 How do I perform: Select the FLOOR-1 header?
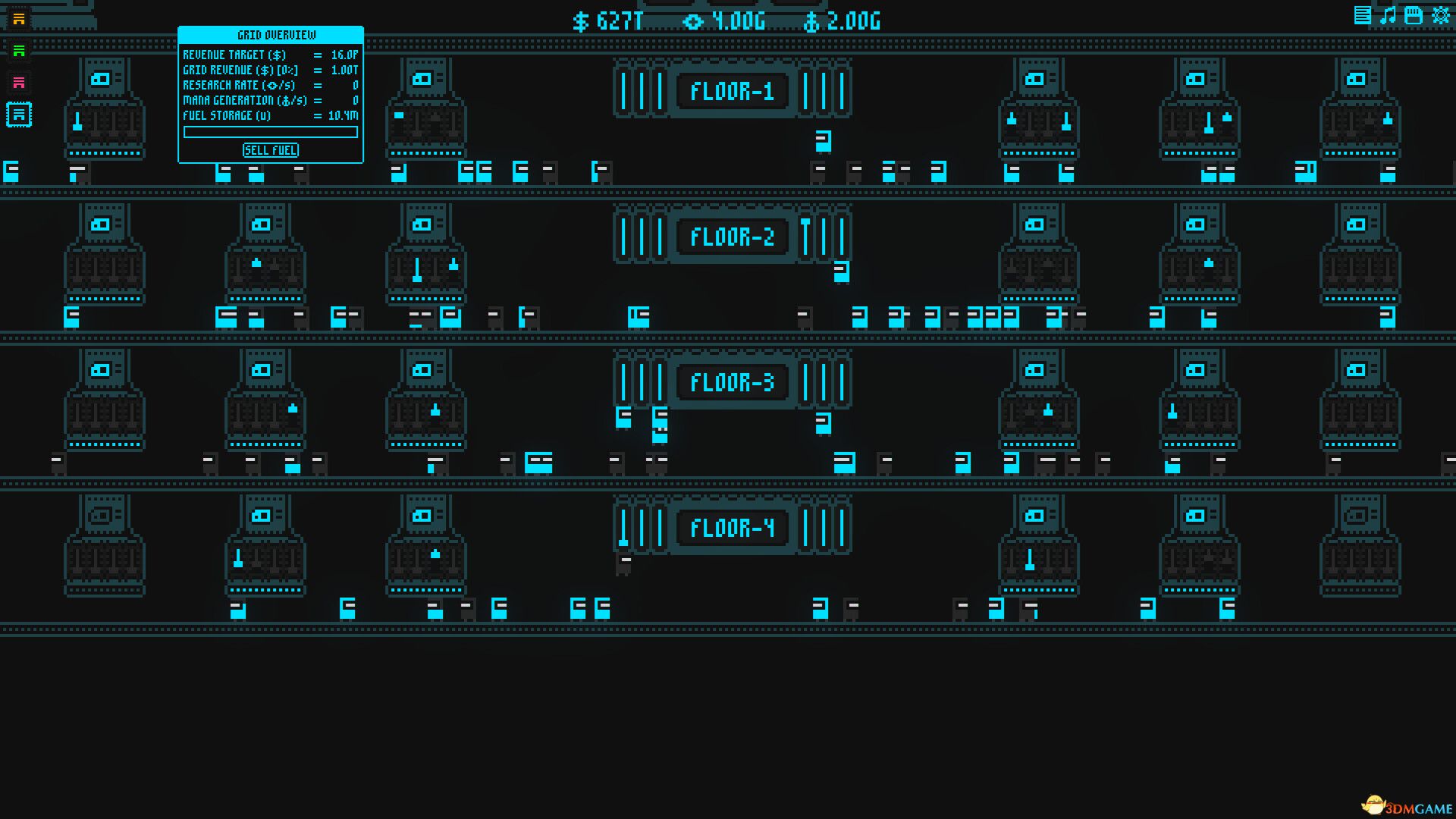[733, 91]
